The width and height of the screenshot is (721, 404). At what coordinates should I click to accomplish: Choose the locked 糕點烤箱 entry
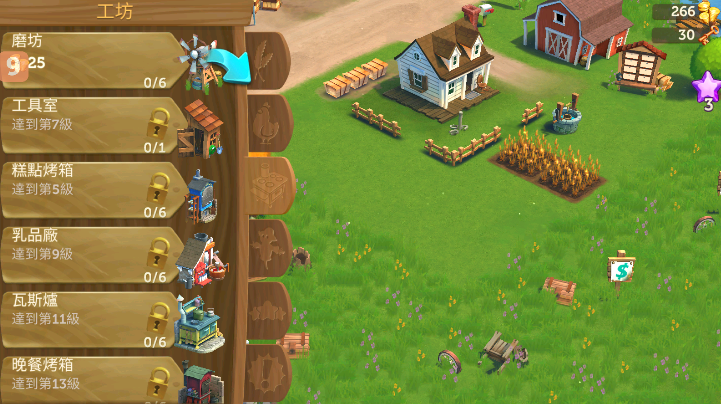[x=95, y=188]
